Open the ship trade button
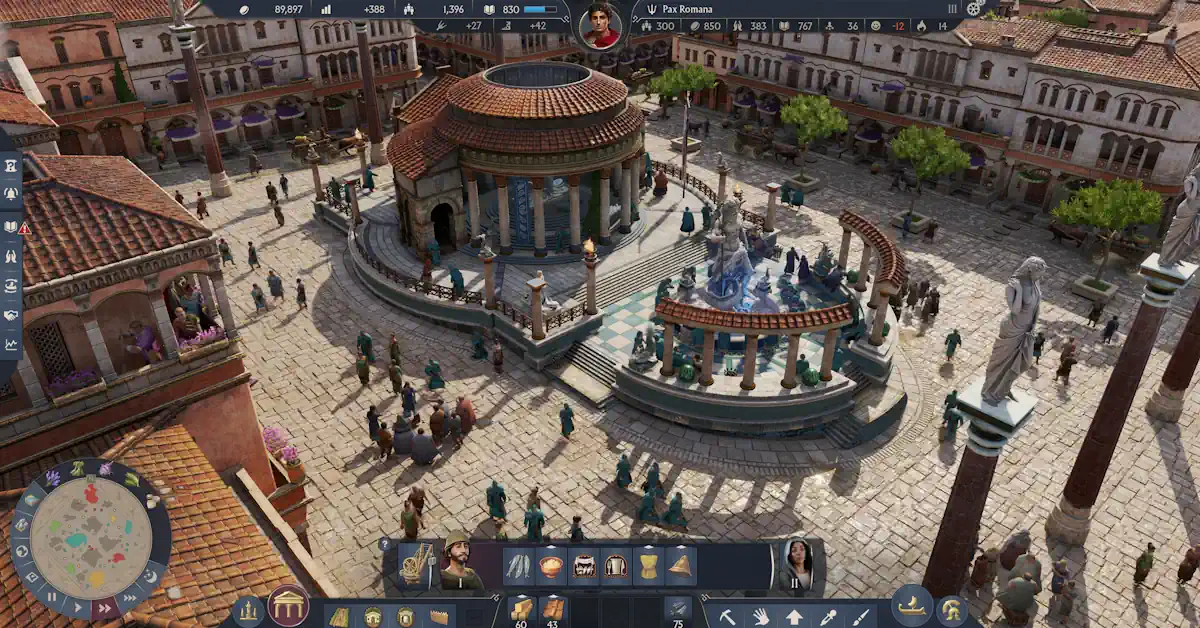The width and height of the screenshot is (1200, 628). (912, 606)
